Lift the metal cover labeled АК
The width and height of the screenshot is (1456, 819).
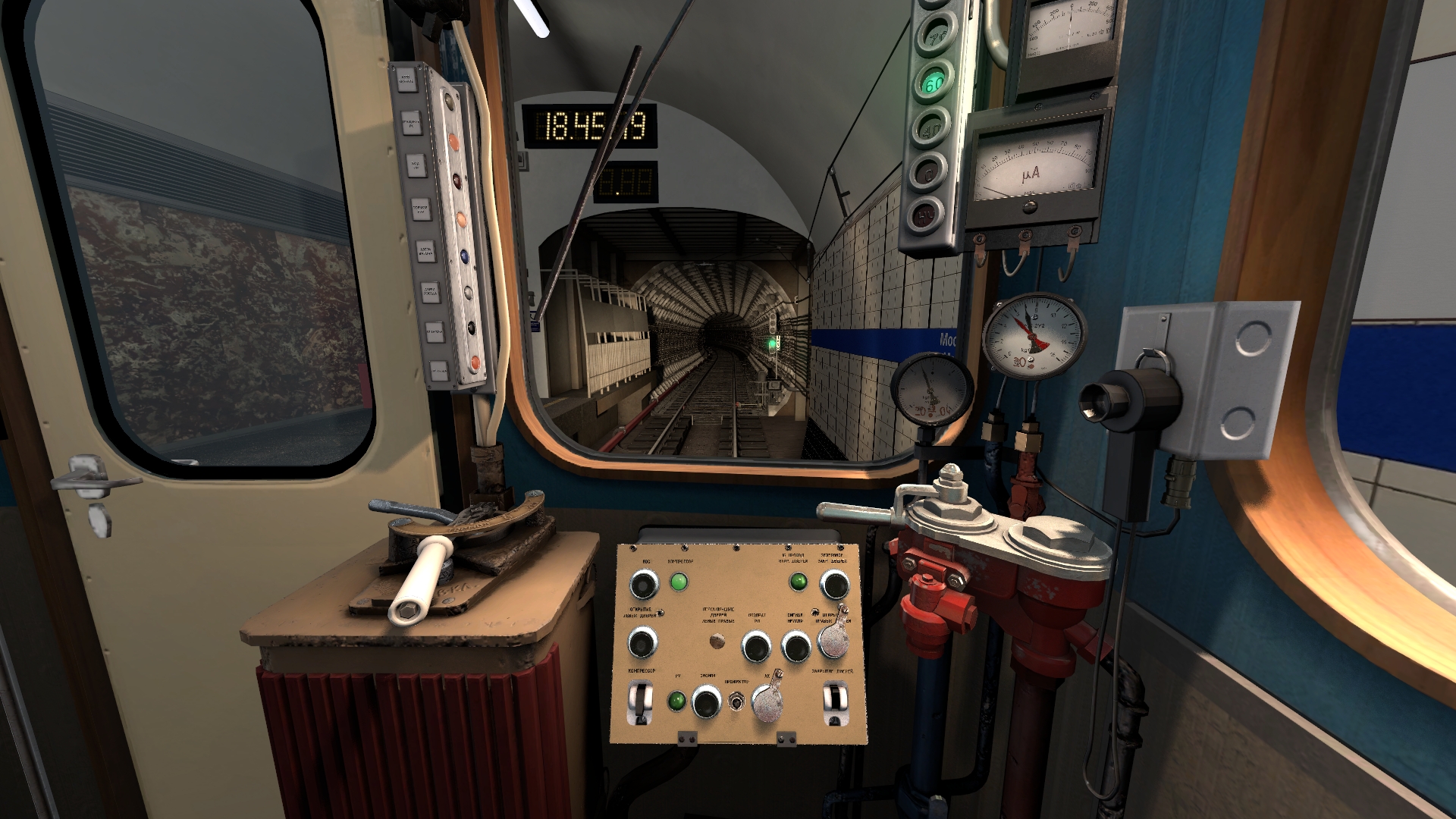(767, 703)
